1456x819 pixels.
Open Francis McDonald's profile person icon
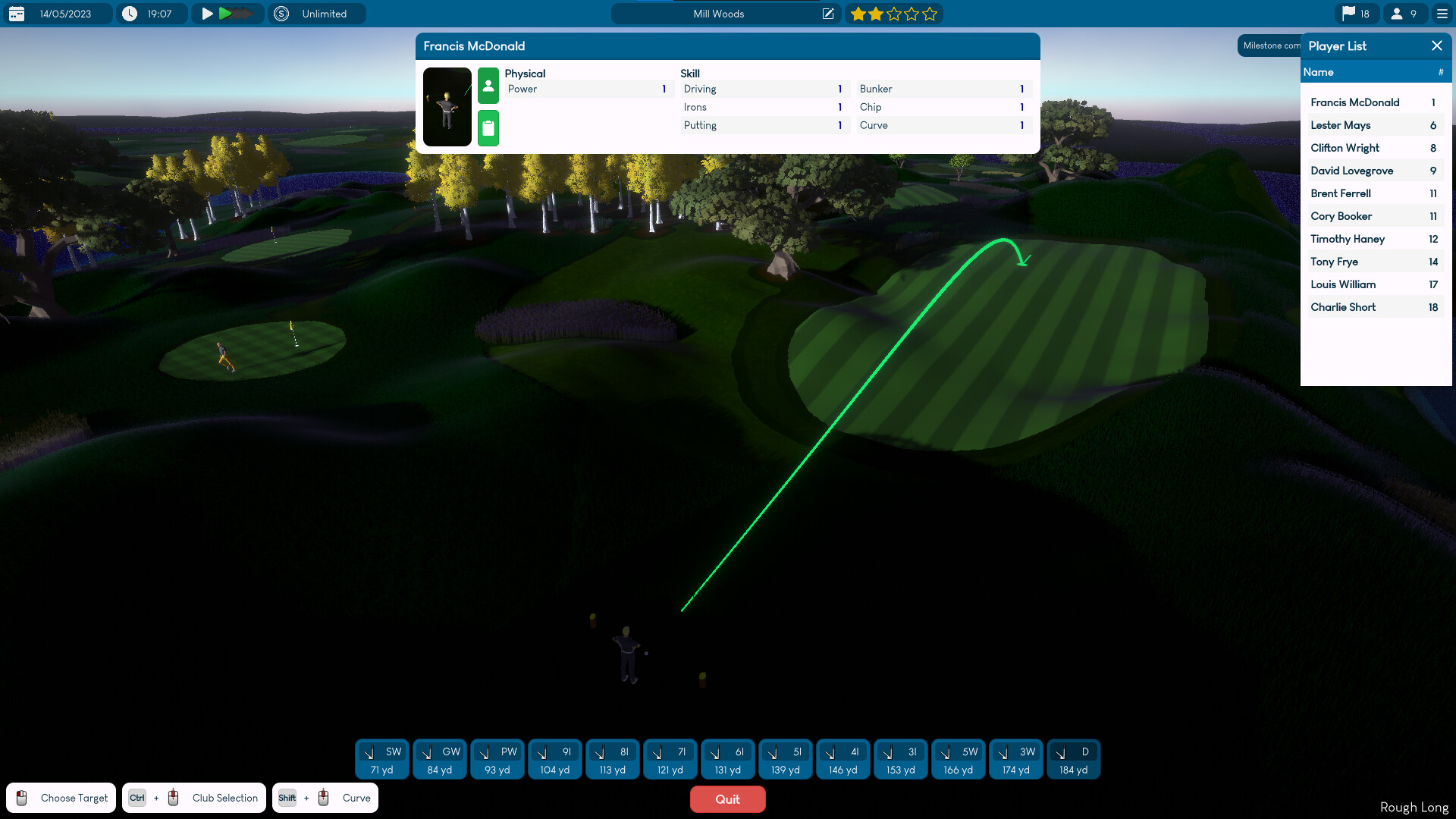488,86
